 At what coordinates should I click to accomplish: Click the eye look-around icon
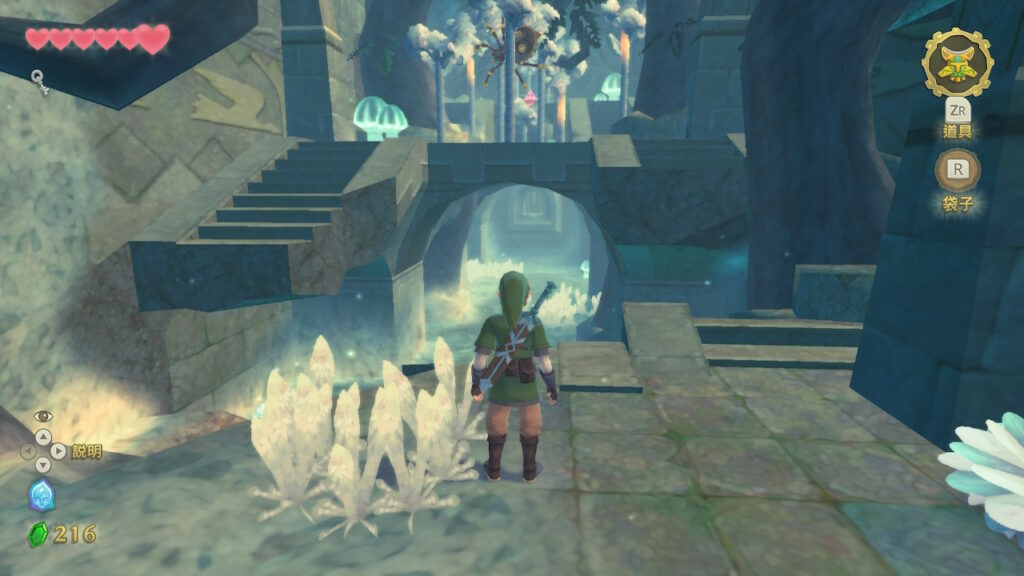pyautogui.click(x=42, y=416)
